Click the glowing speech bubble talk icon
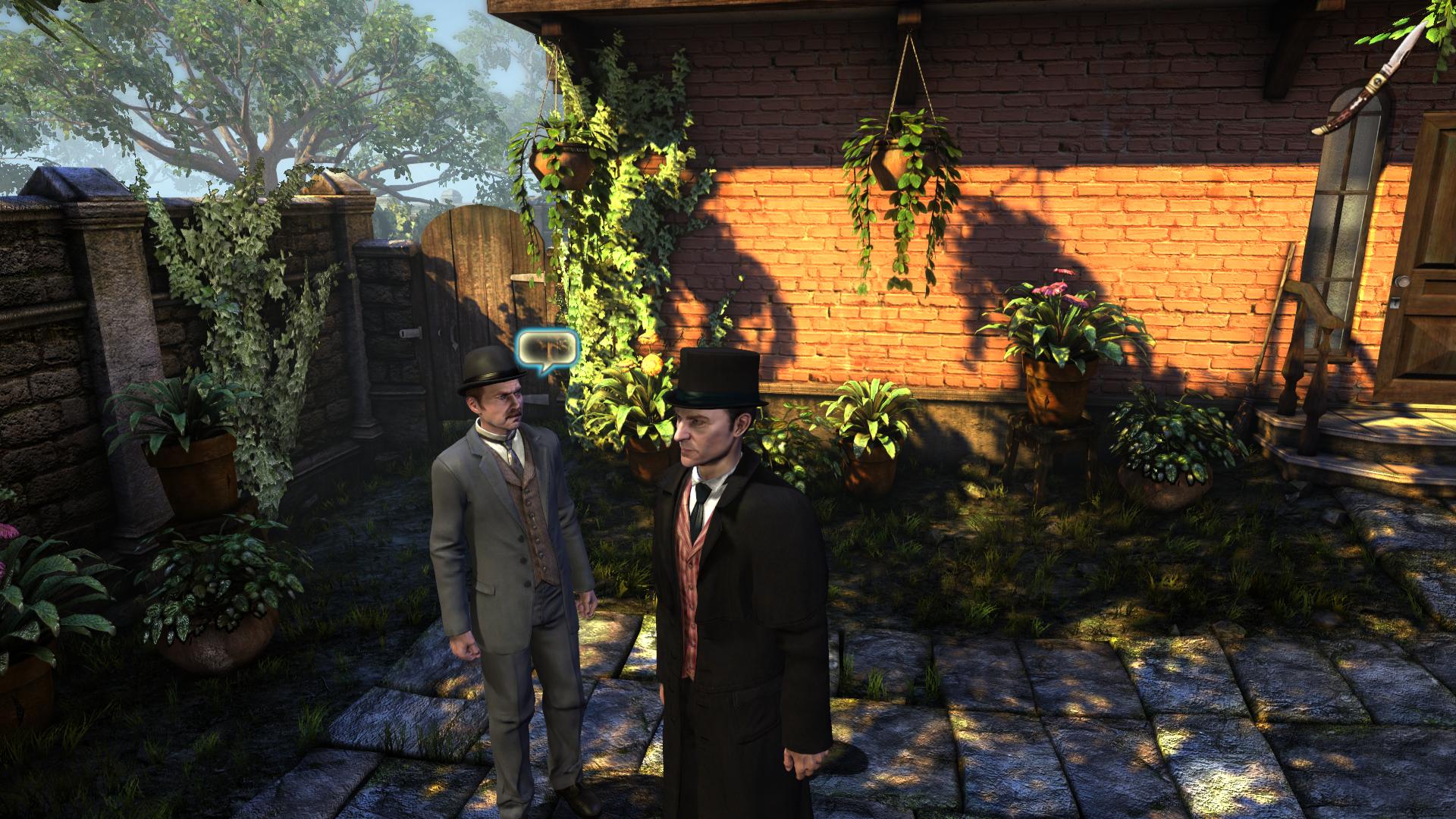The image size is (1456, 819). (x=547, y=351)
